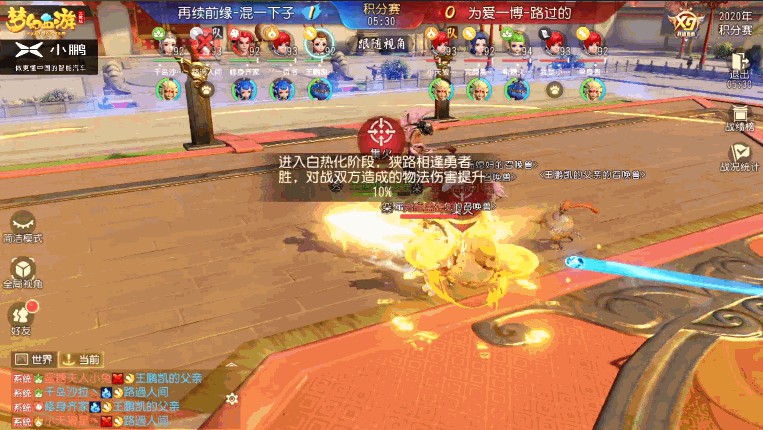The height and width of the screenshot is (430, 763).
Task: Open the X9 league logo
Action: click(x=685, y=22)
